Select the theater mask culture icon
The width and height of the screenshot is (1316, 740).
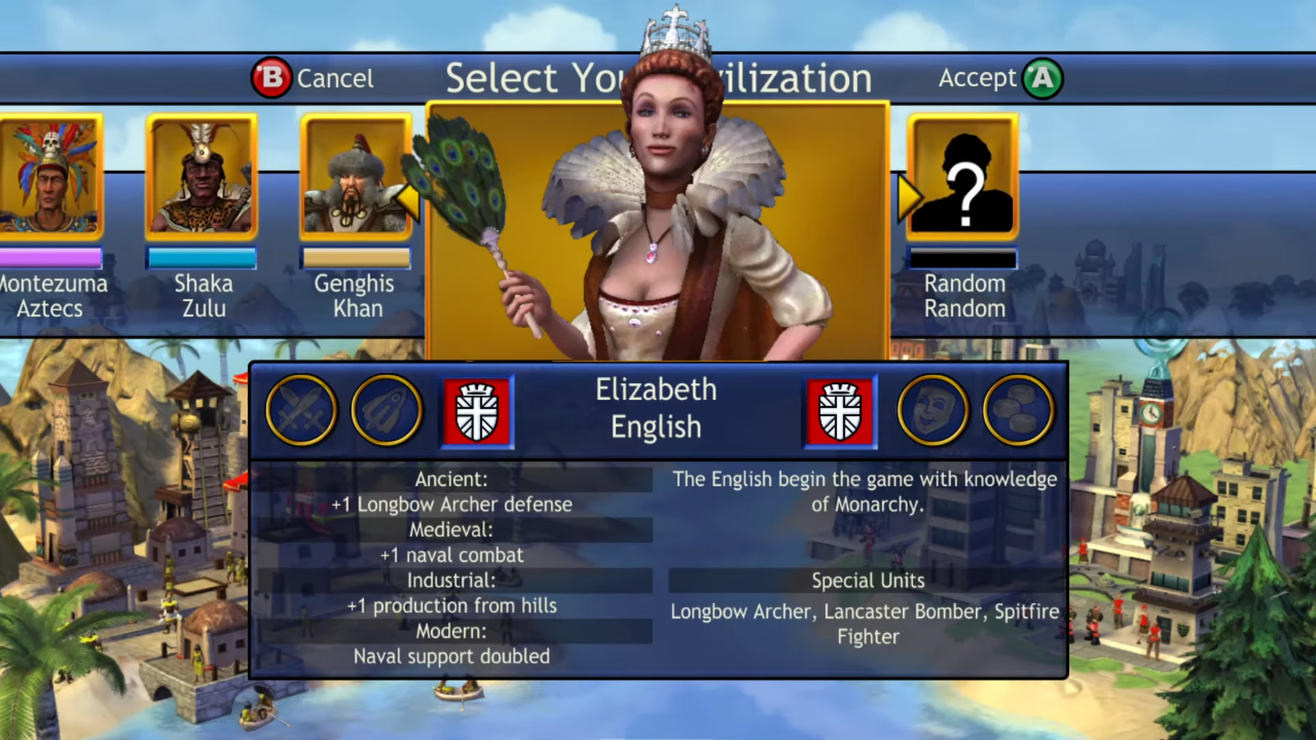tap(932, 409)
